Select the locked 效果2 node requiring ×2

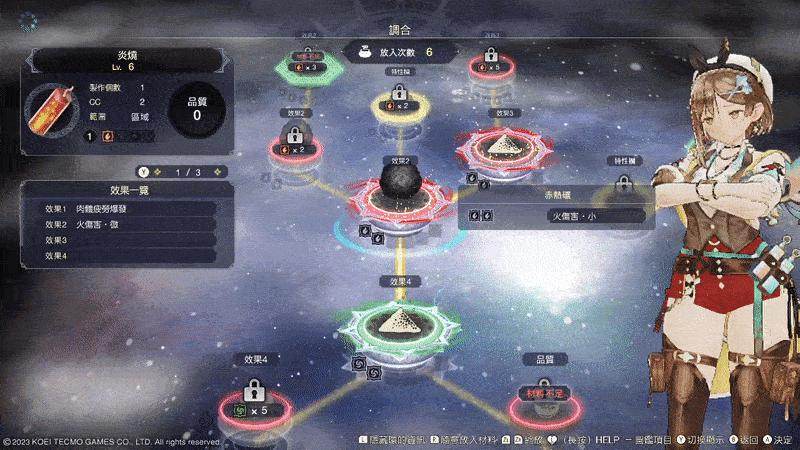pyautogui.click(x=295, y=146)
